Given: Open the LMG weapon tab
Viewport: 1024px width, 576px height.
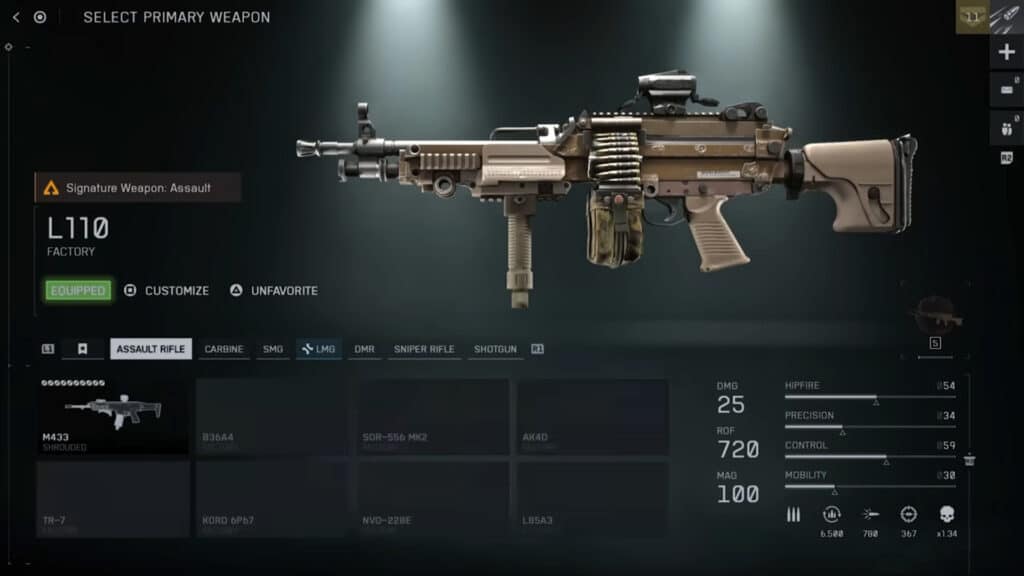Looking at the screenshot, I should (x=319, y=349).
